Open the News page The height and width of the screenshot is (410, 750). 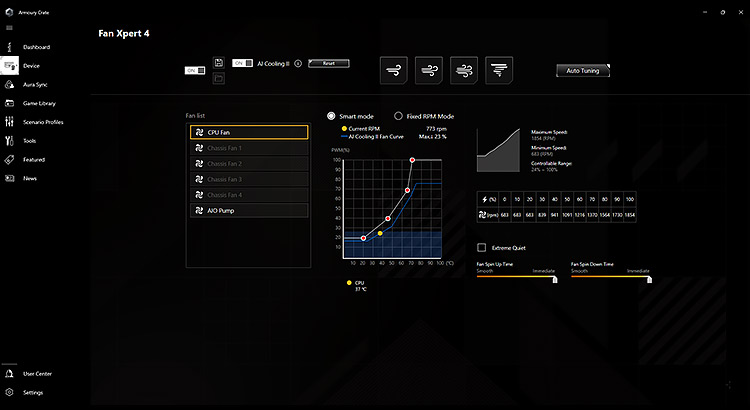pos(30,178)
